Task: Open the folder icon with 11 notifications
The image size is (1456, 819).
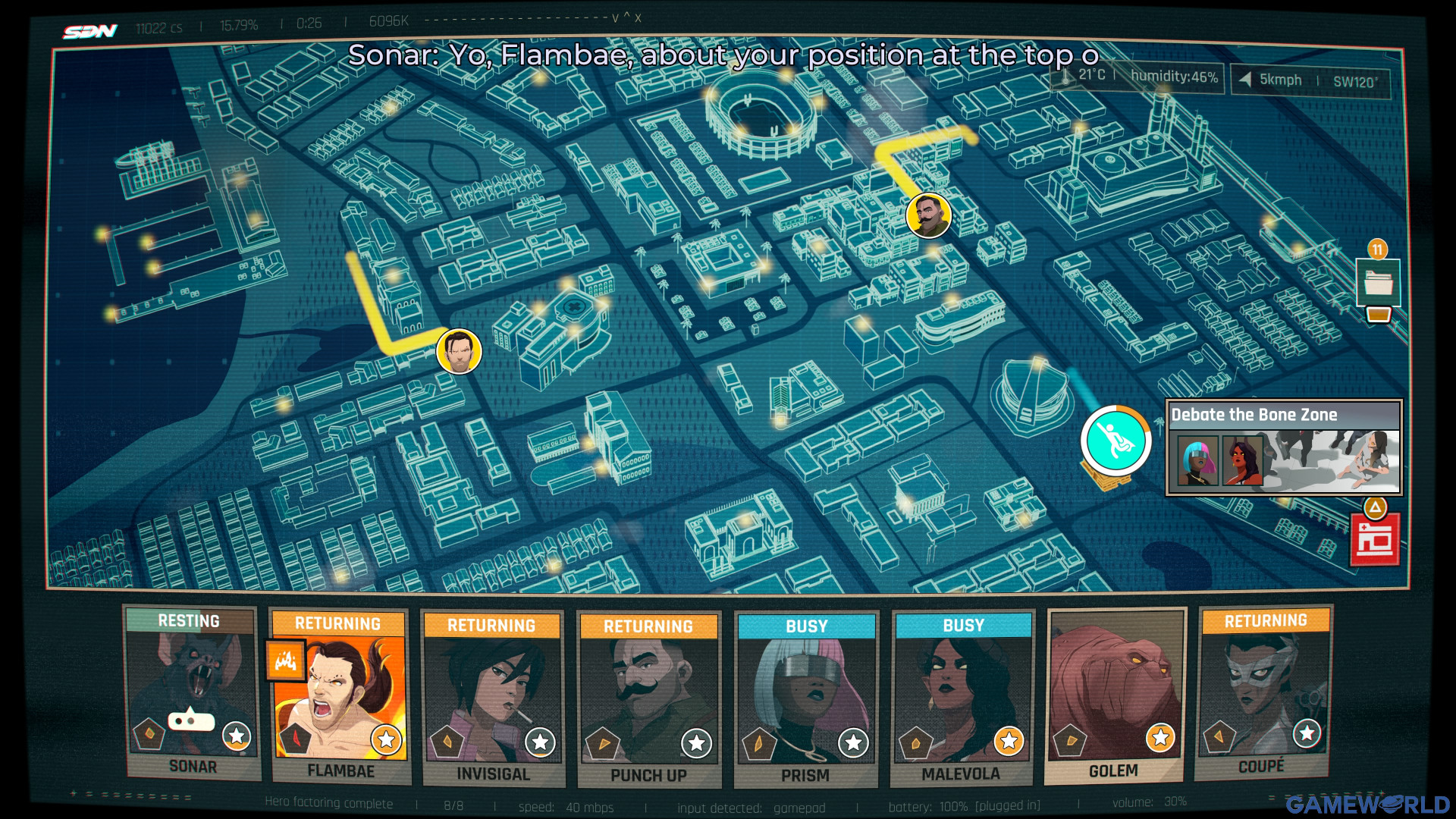Action: (x=1378, y=283)
